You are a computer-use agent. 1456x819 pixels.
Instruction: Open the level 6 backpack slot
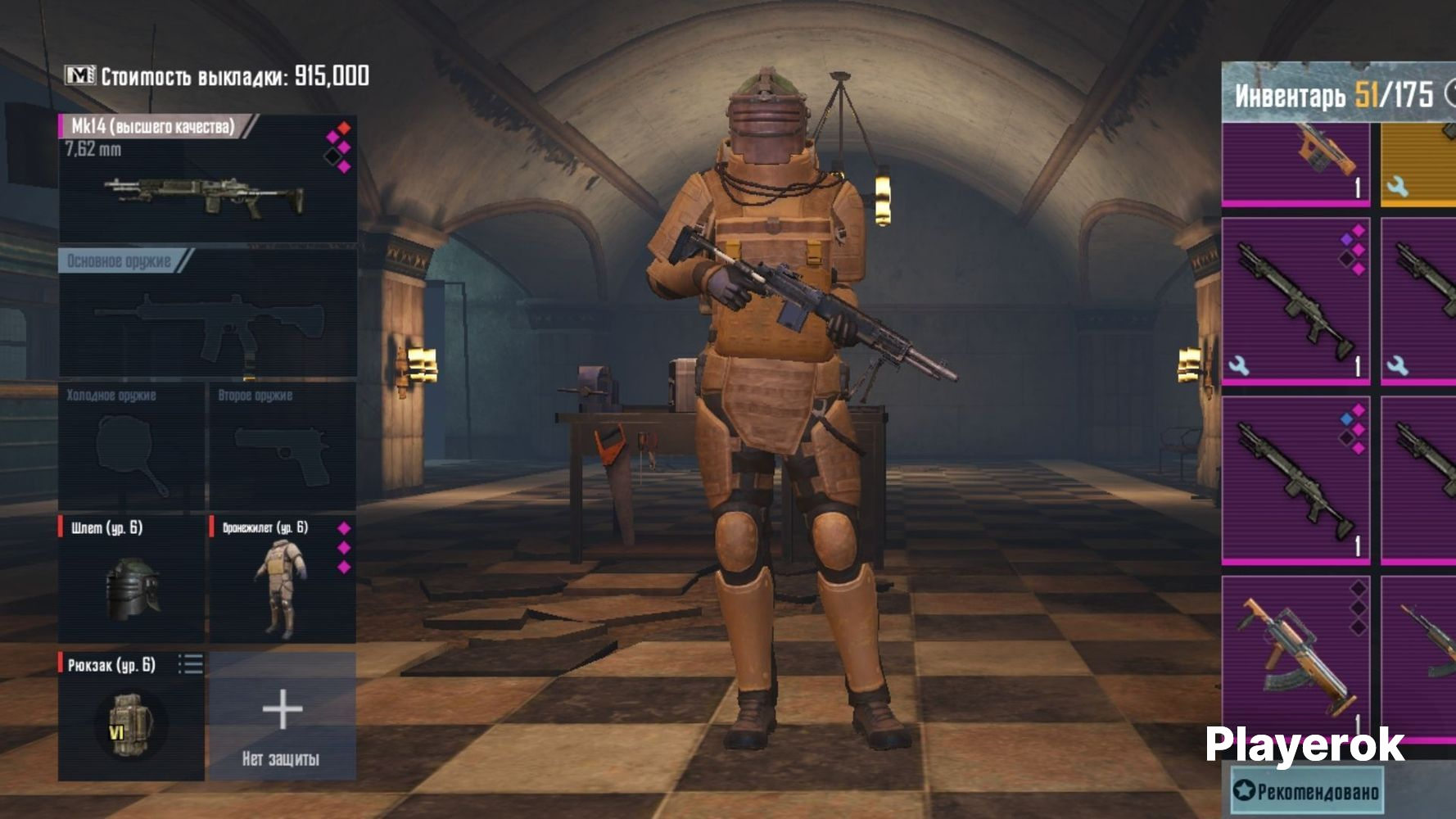point(131,717)
